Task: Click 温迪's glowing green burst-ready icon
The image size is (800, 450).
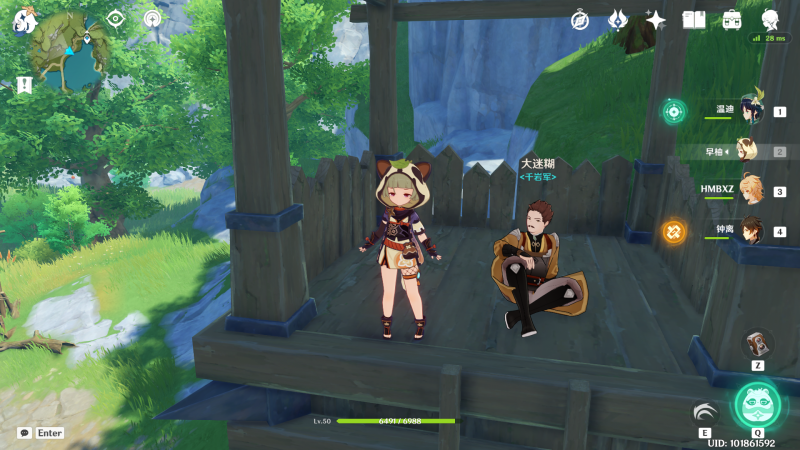Action: pyautogui.click(x=674, y=111)
